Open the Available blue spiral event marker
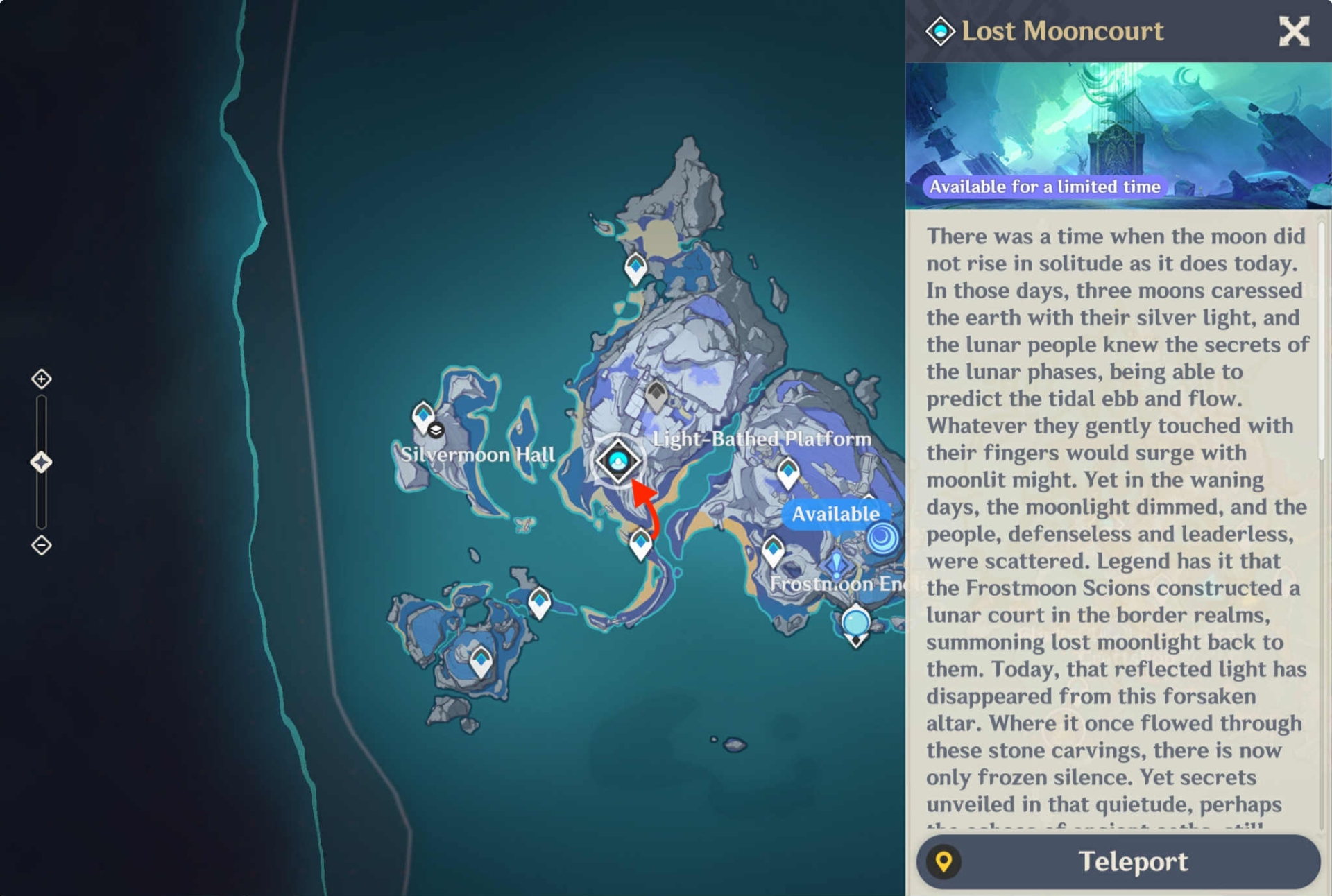 pos(882,538)
